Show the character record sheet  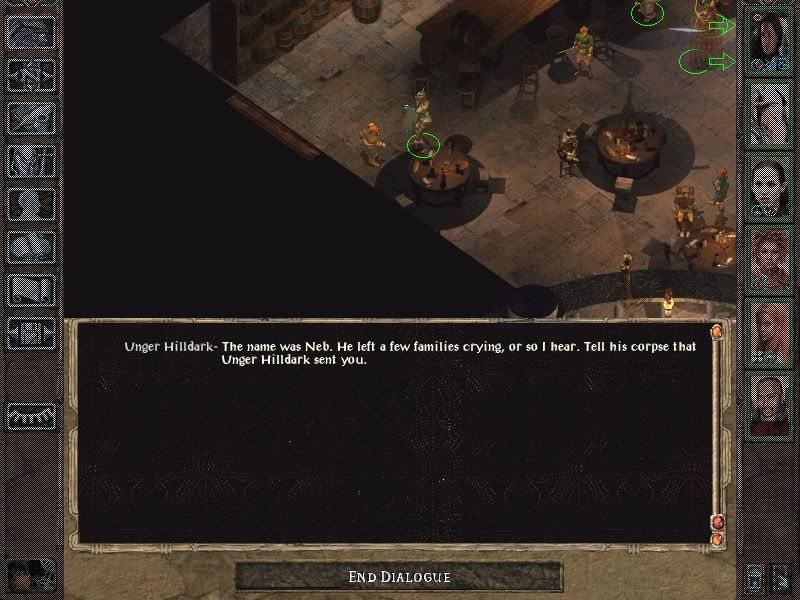(30, 205)
